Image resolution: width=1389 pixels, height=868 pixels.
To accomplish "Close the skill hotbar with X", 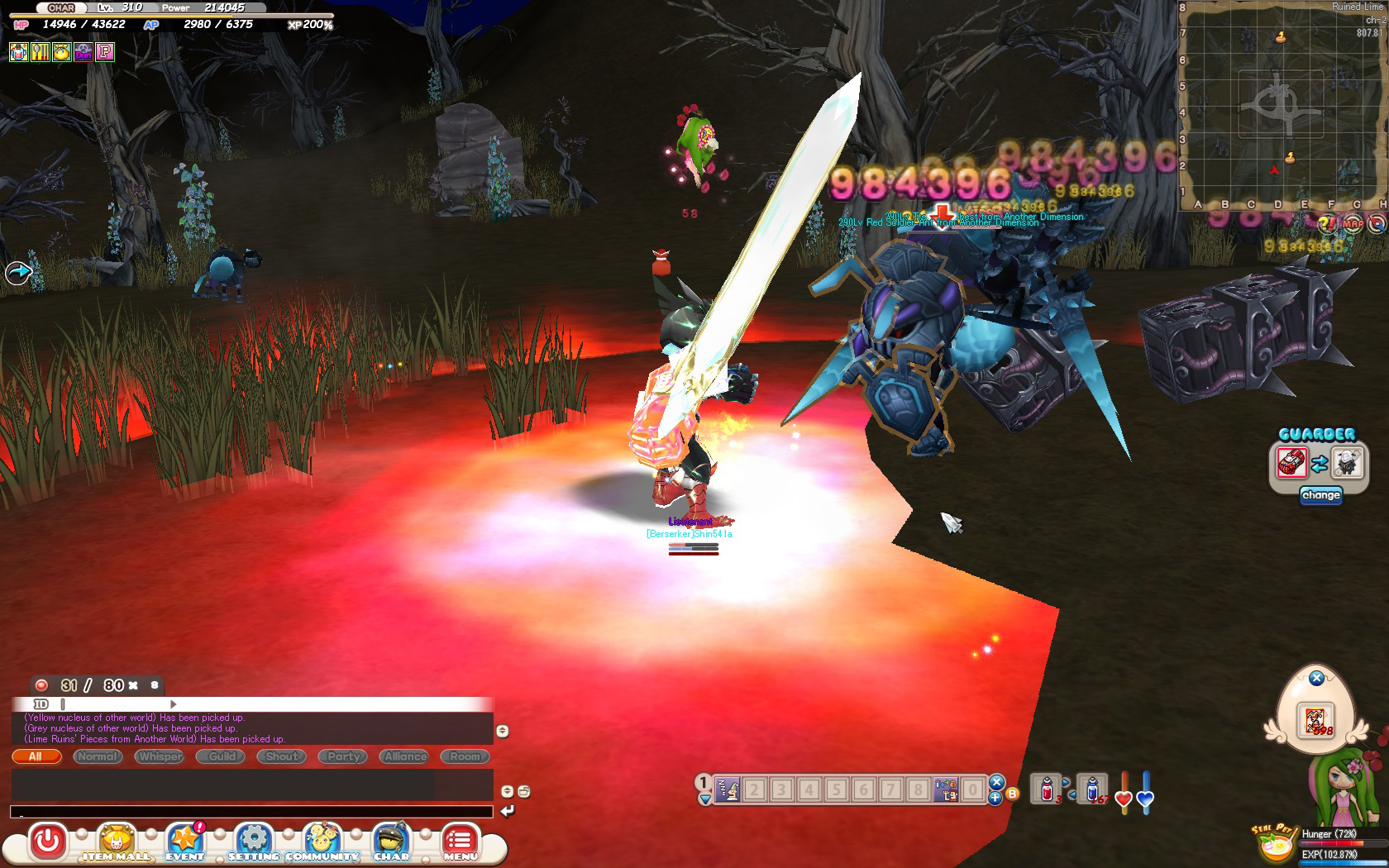I will tap(996, 781).
